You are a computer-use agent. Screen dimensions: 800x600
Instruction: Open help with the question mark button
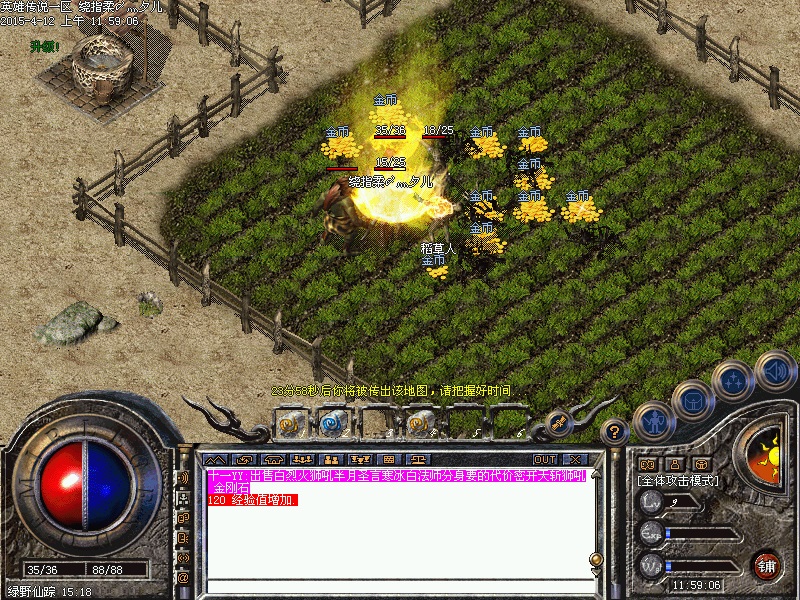[x=616, y=432]
